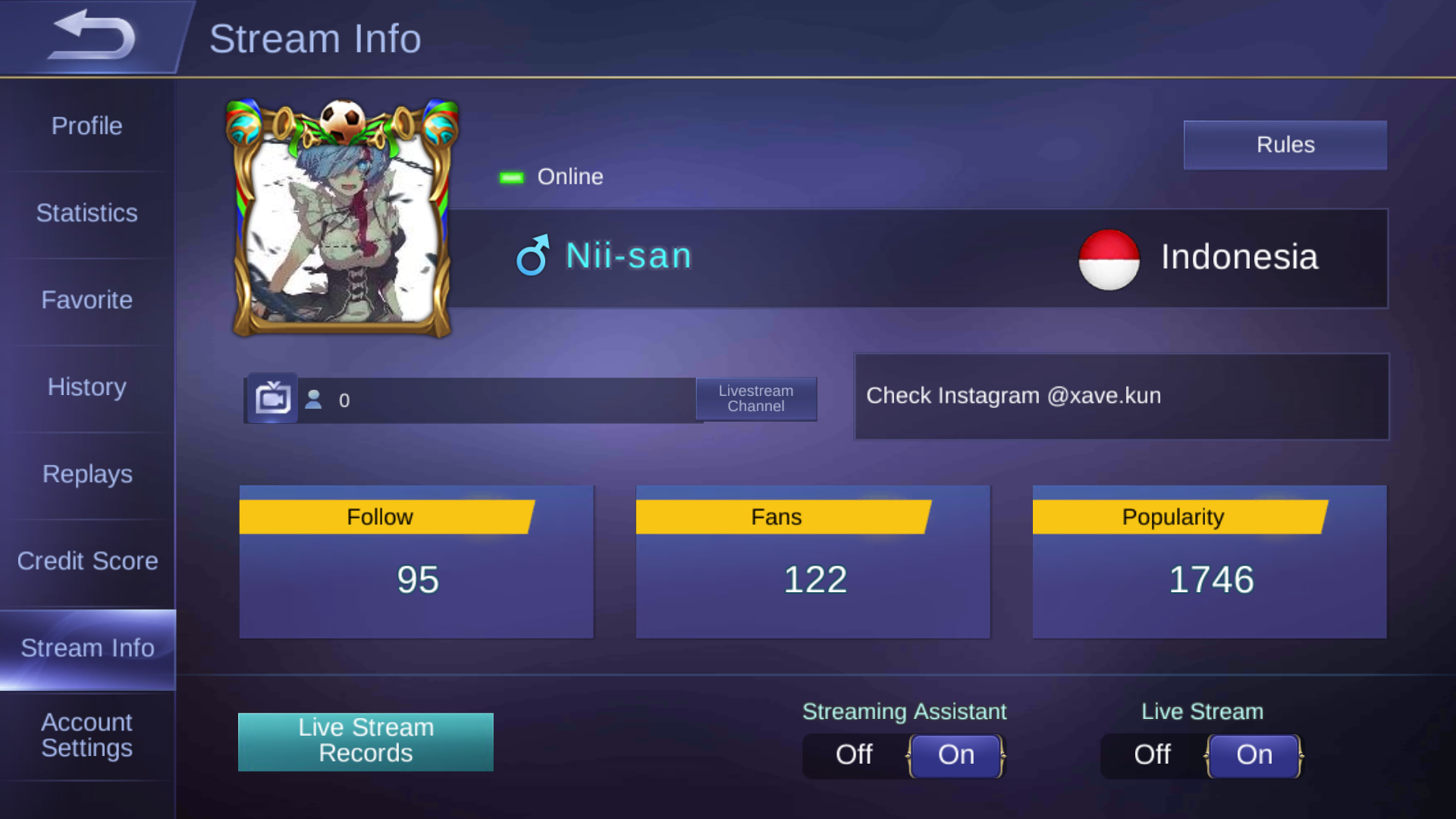Image resolution: width=1456 pixels, height=819 pixels.
Task: Show the Favorite tab
Action: (87, 300)
